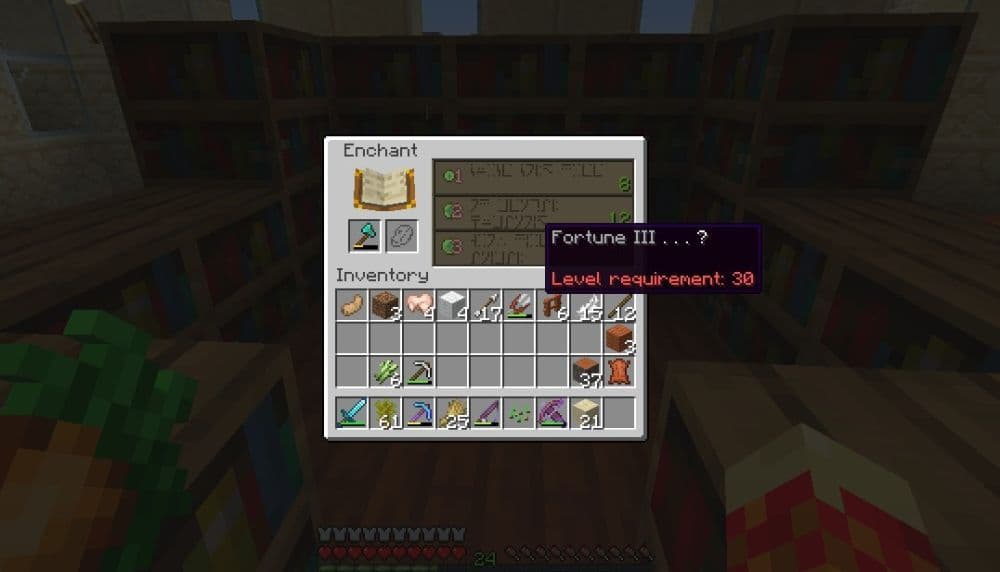Select the third enchantment option

coord(490,245)
